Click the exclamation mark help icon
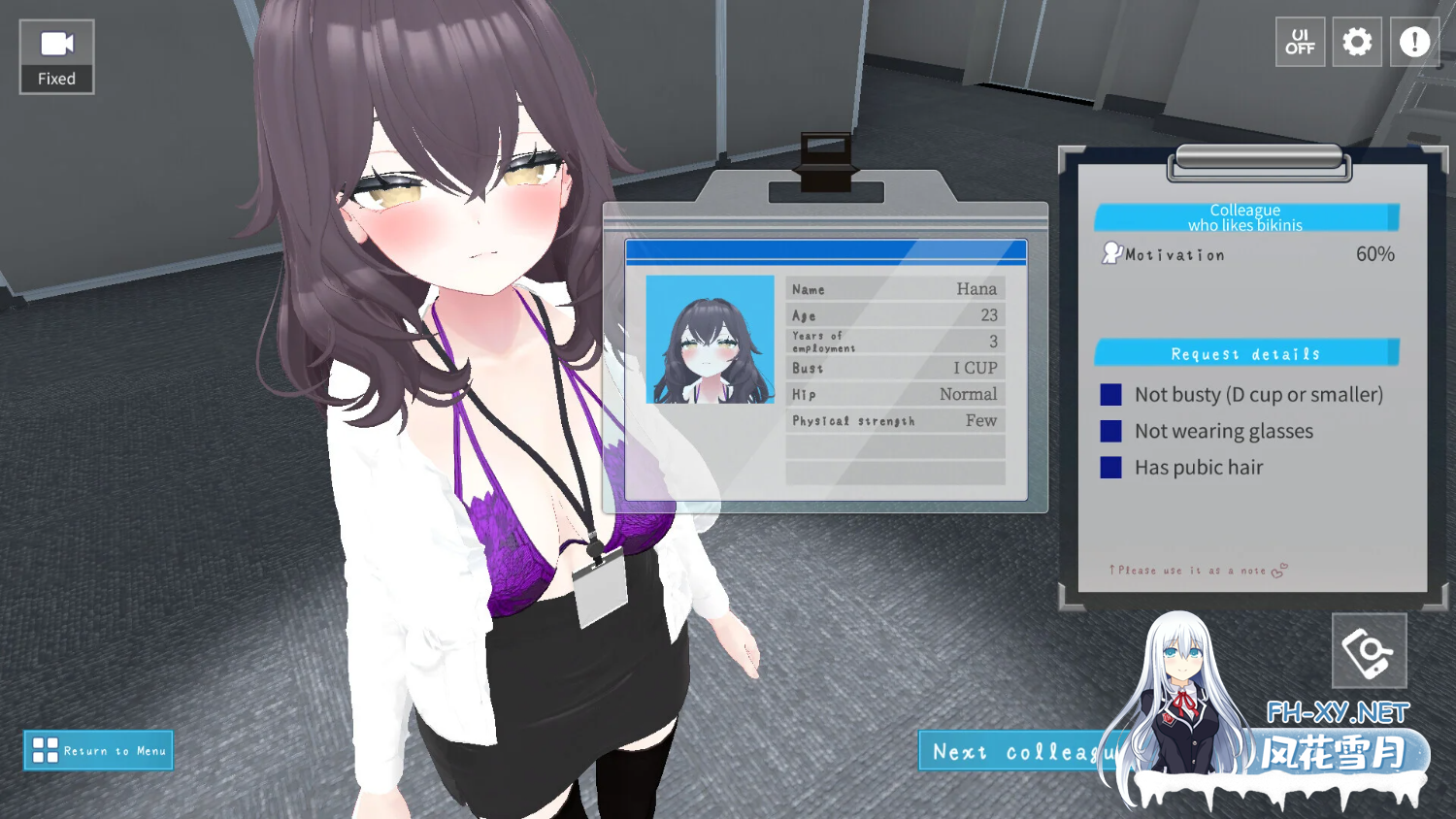 [x=1414, y=42]
